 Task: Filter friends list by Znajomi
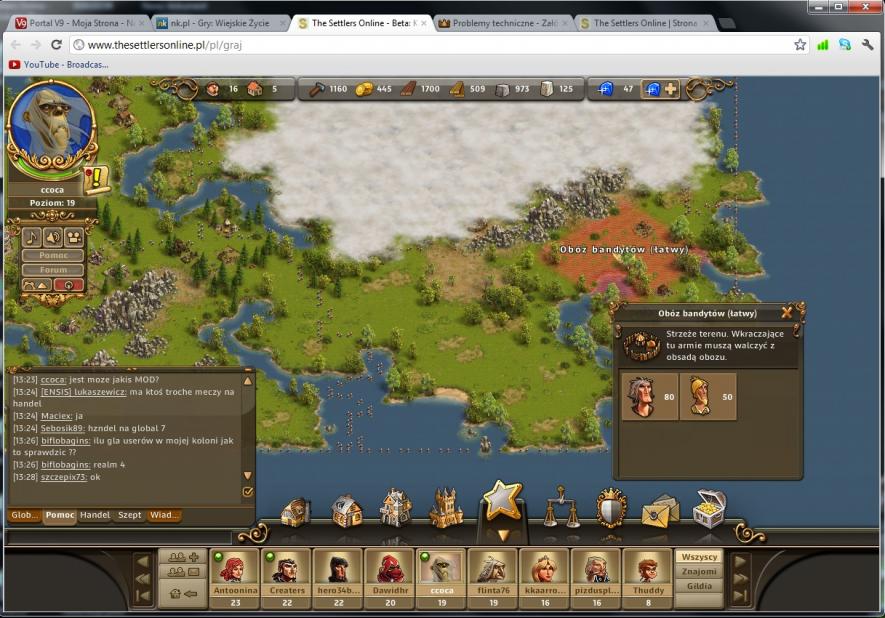pyautogui.click(x=699, y=572)
